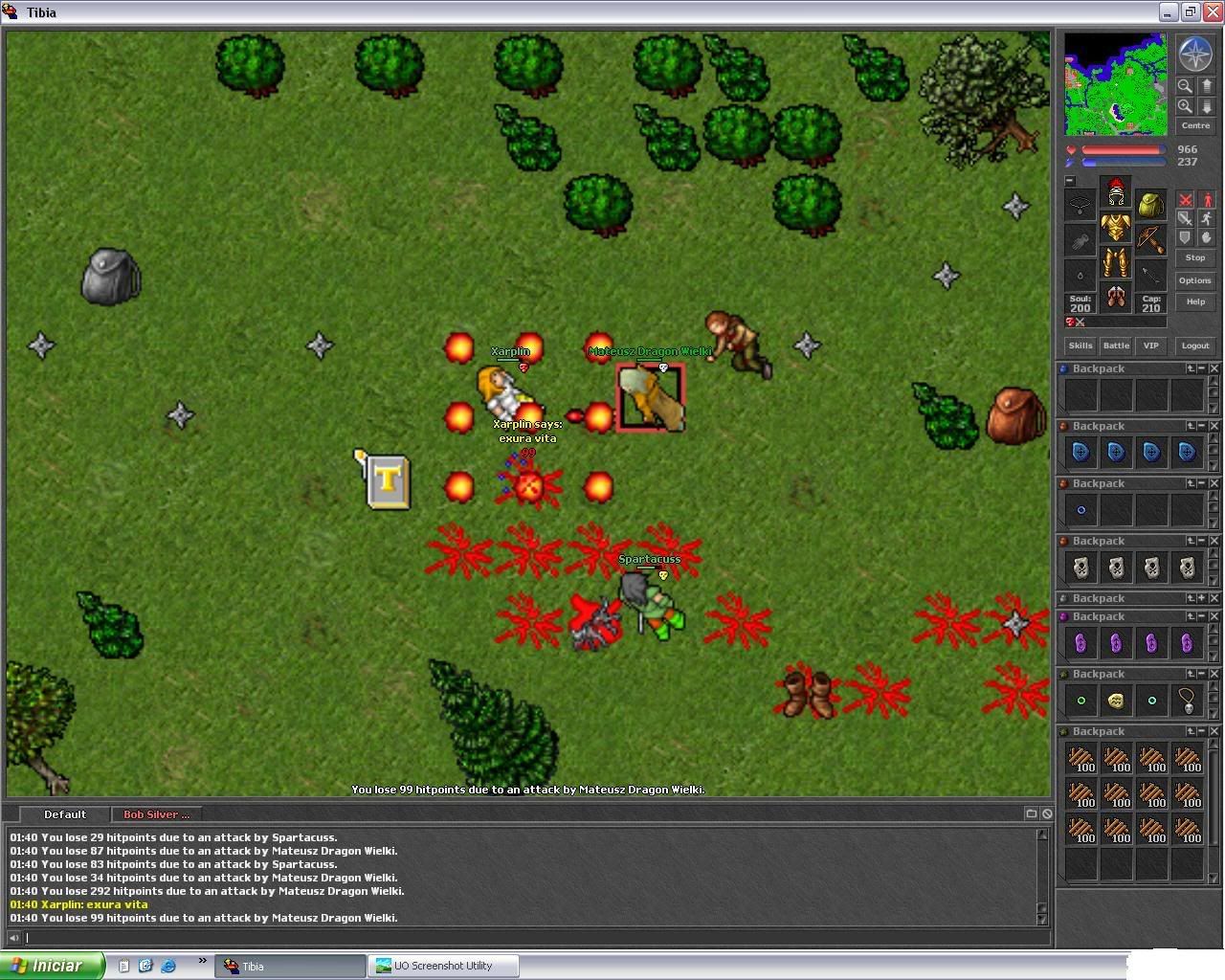Click on the minimap

point(1115,84)
